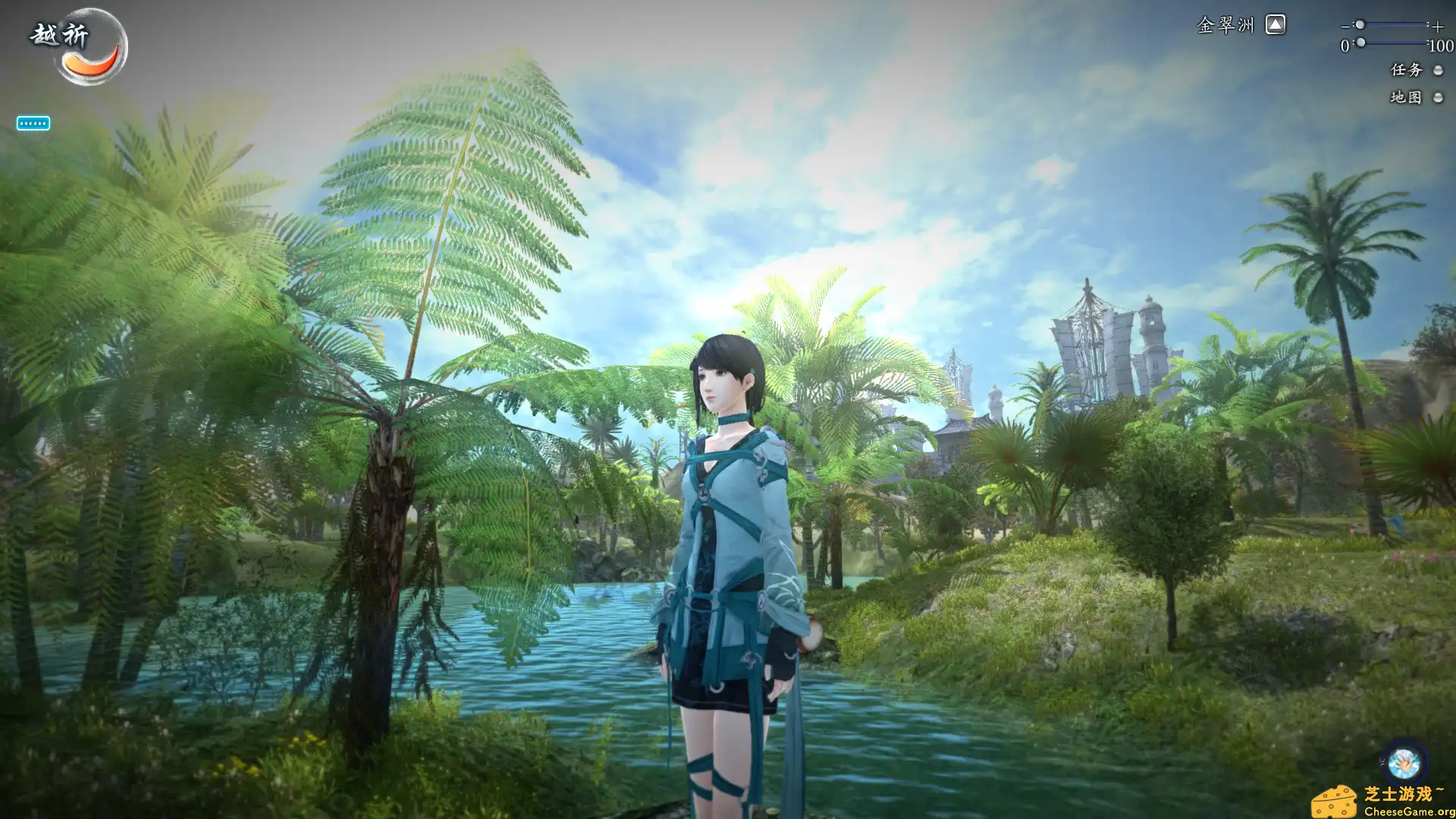Select the 金翠洲 location name

pos(1225,25)
